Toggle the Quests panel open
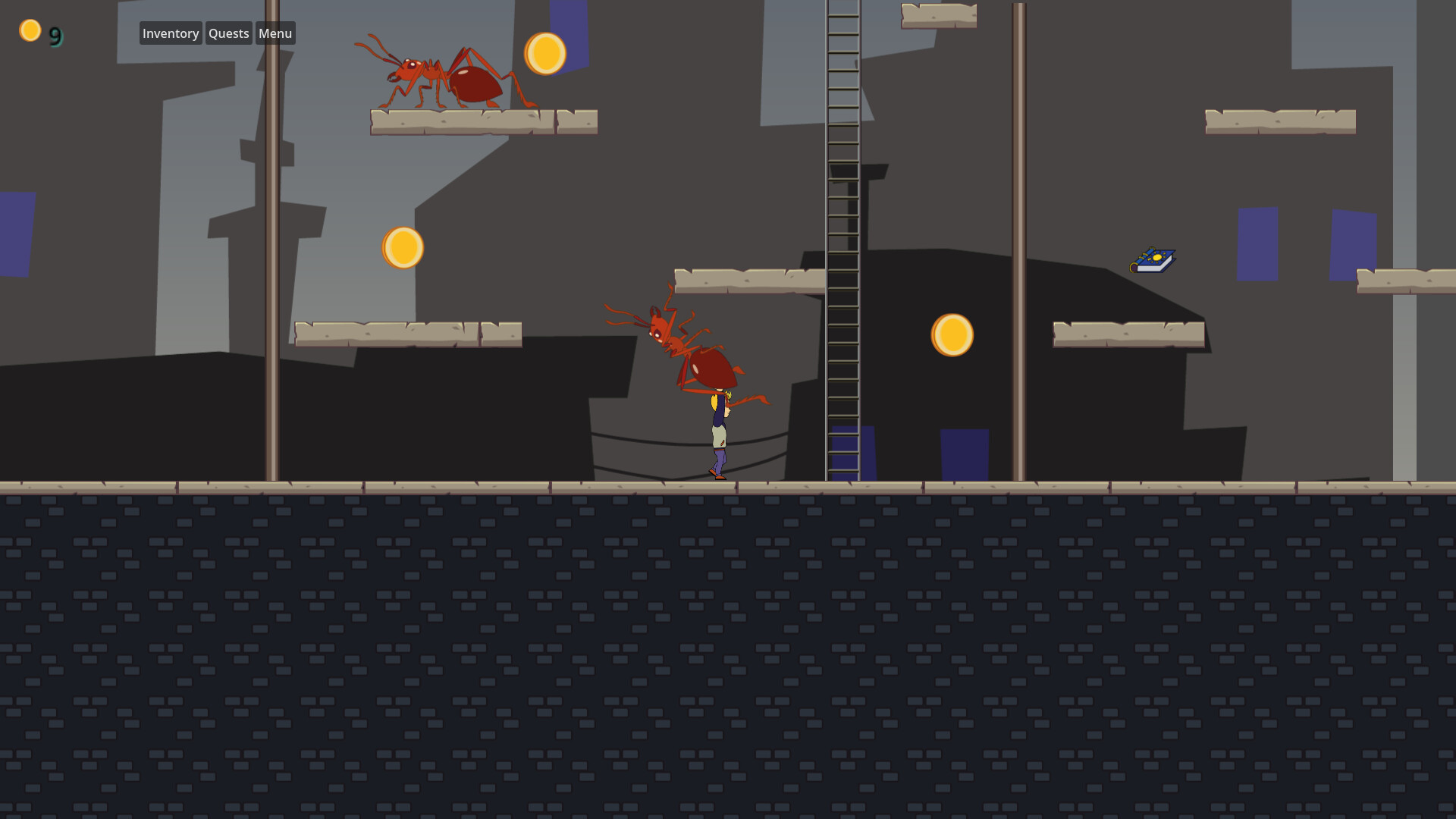Viewport: 1456px width, 819px height. point(228,33)
